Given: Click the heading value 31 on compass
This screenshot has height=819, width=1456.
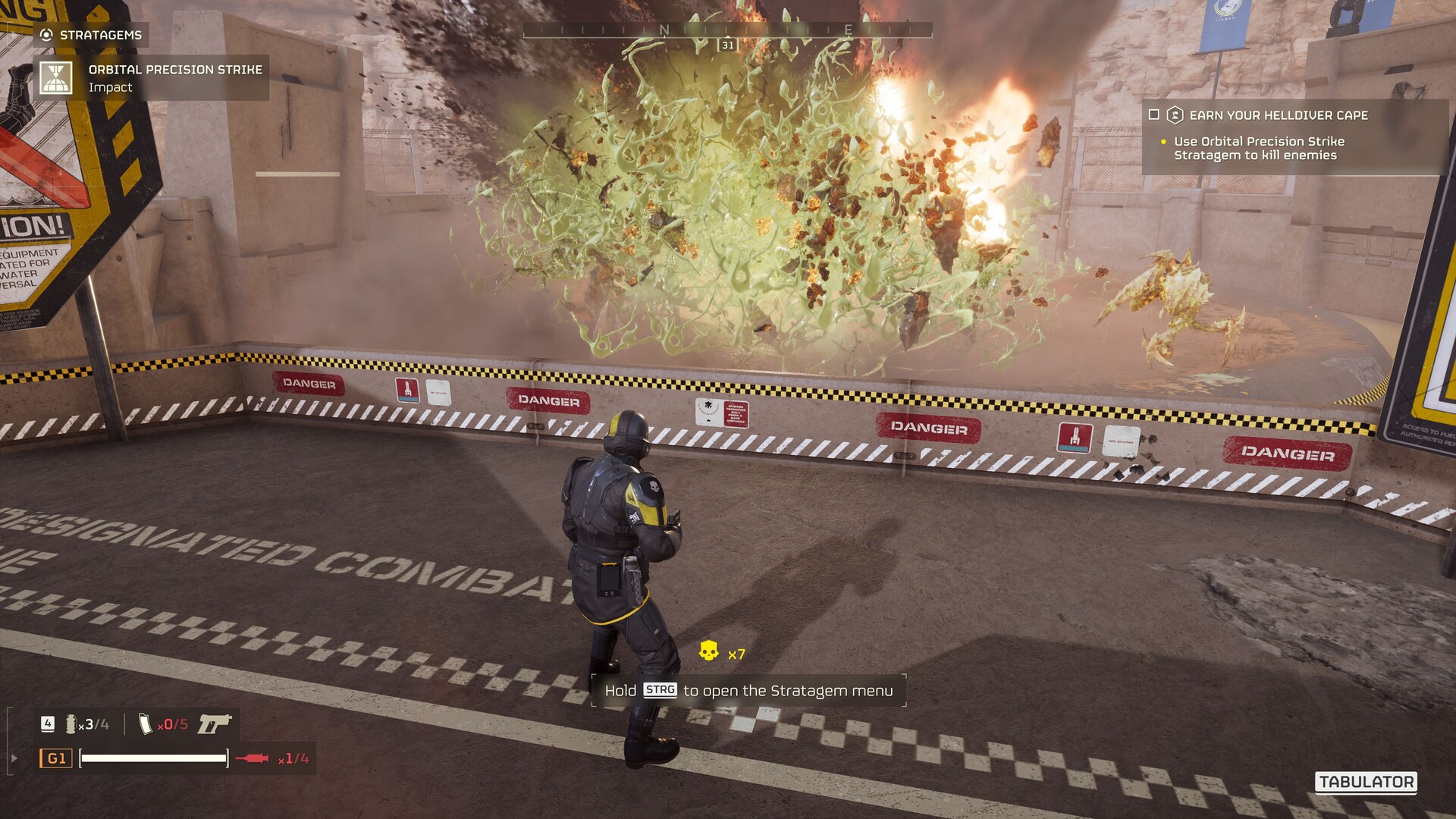Looking at the screenshot, I should [x=726, y=44].
